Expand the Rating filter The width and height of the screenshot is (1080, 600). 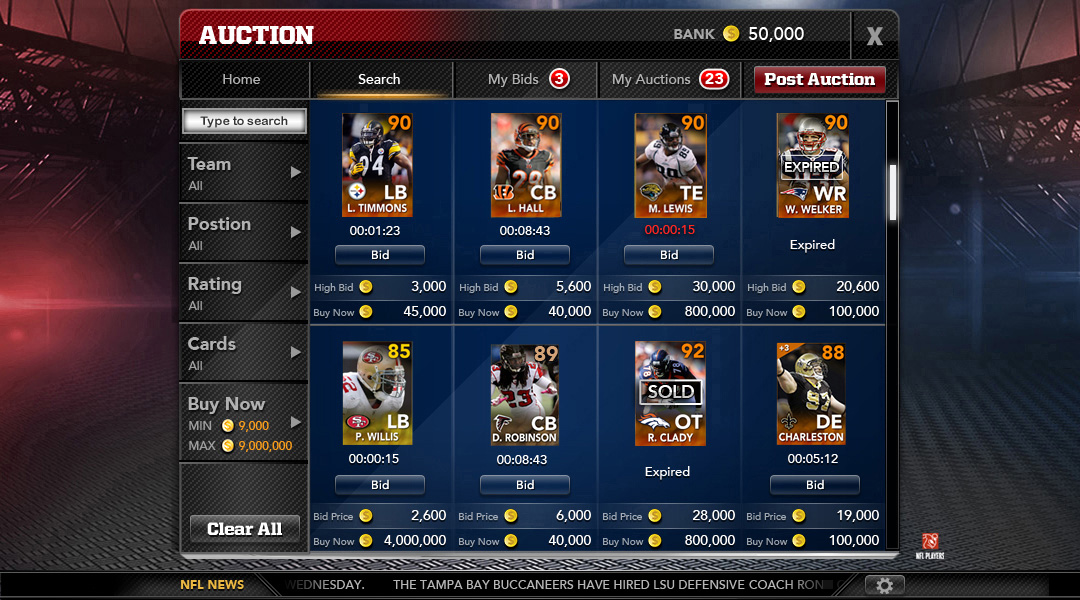(x=243, y=292)
